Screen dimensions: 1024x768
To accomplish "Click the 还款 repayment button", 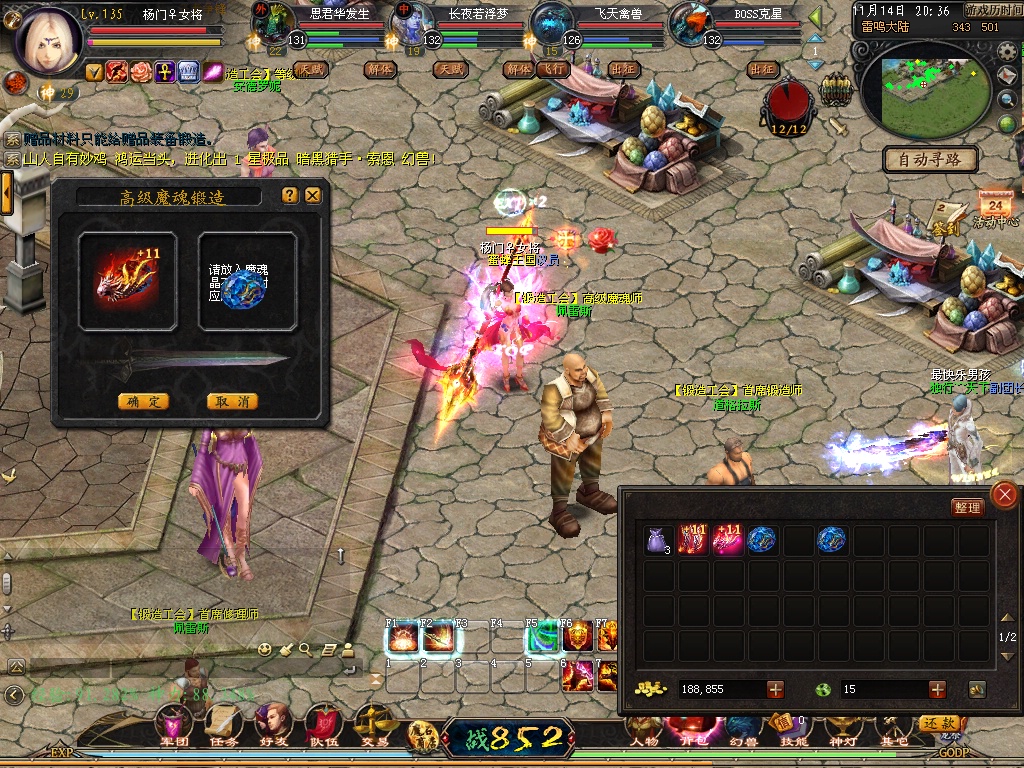I will [939, 723].
